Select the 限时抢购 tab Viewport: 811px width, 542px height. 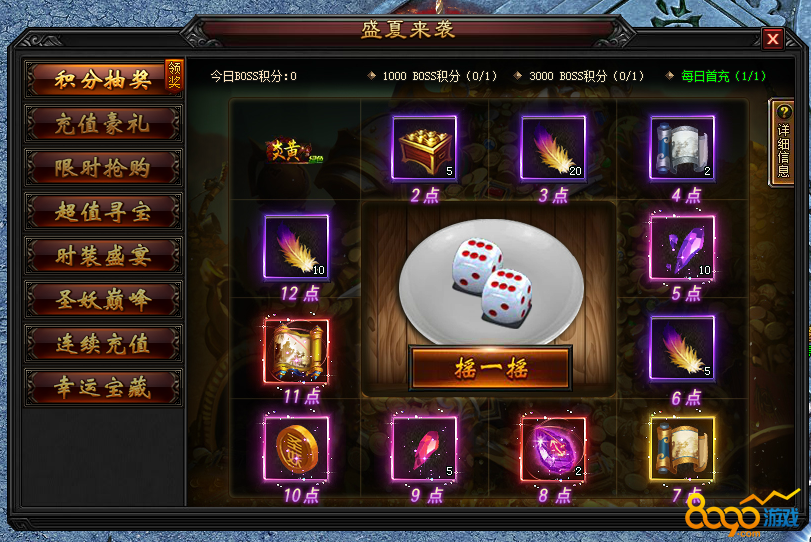(104, 167)
